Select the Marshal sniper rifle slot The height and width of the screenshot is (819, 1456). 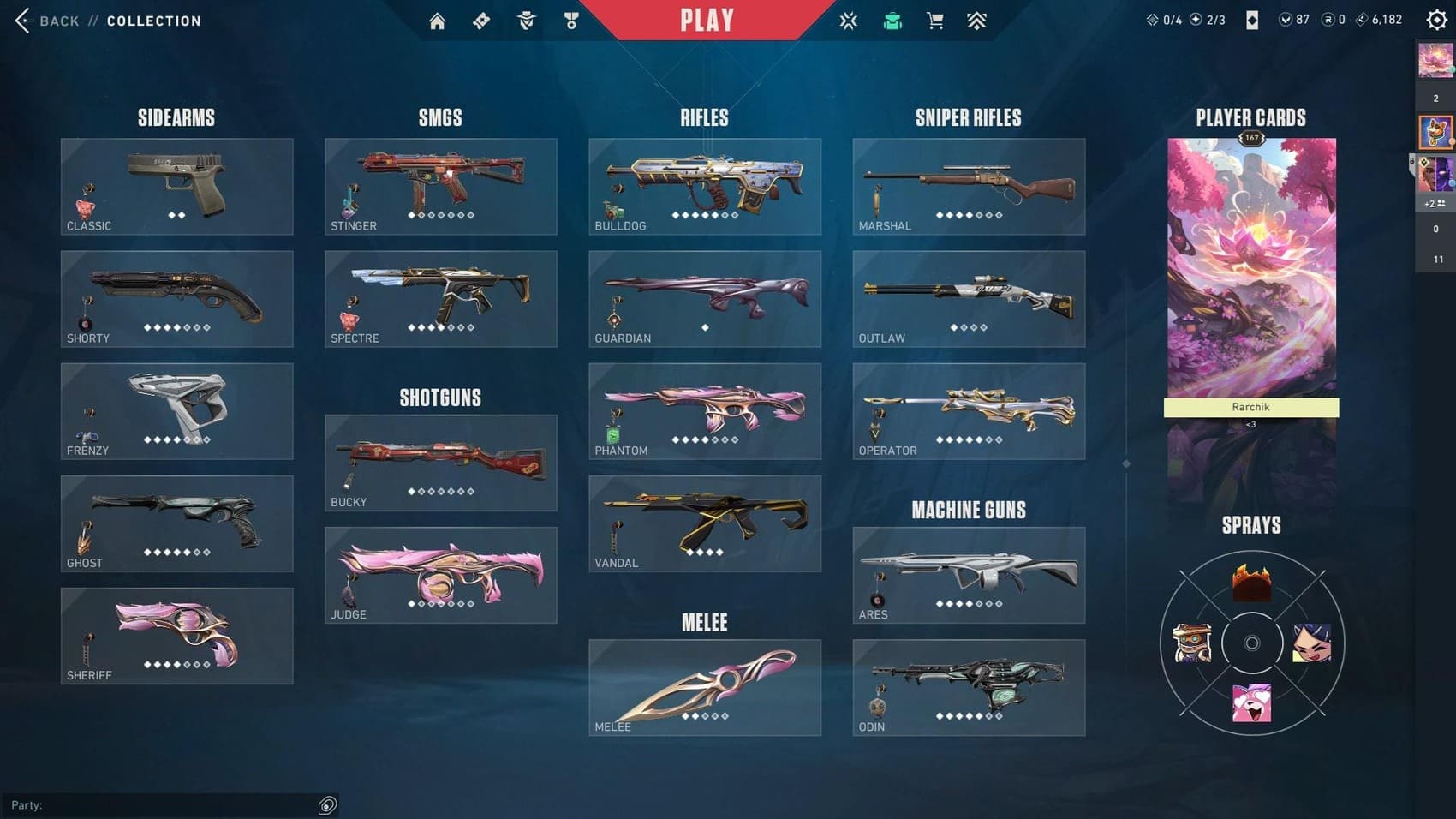tap(969, 187)
